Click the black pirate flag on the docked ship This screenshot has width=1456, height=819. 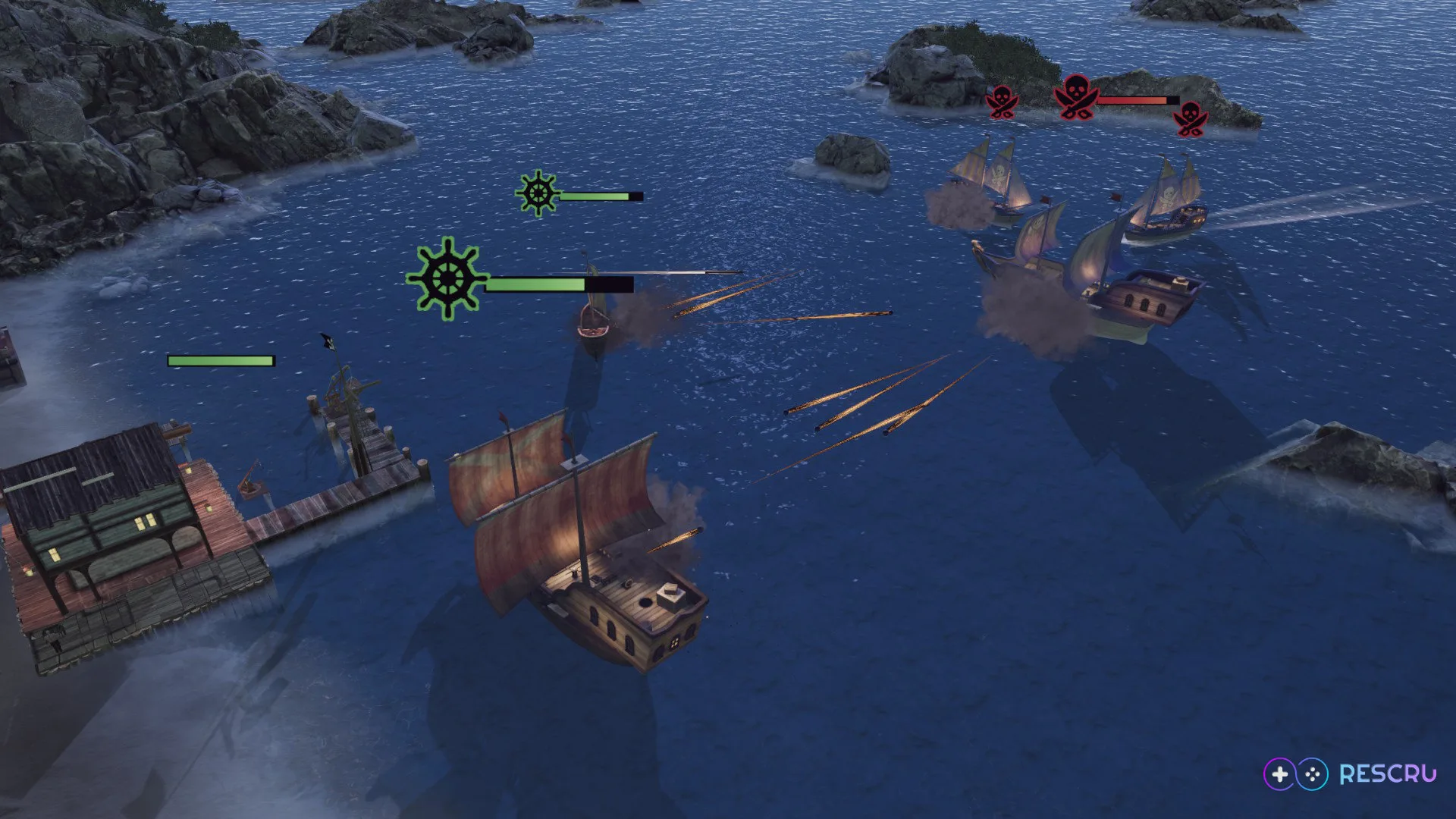click(x=326, y=343)
